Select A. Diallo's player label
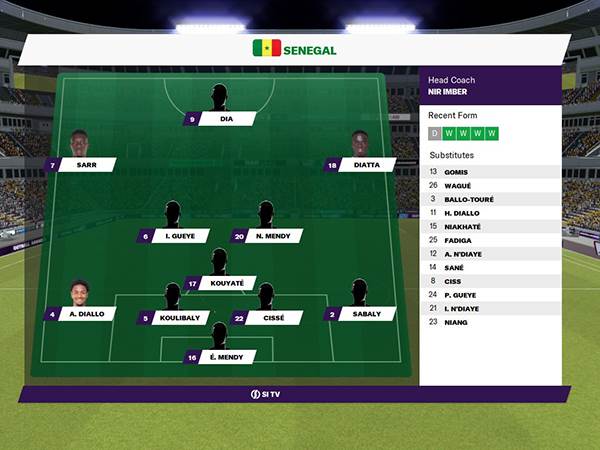The width and height of the screenshot is (600, 450). [80, 314]
